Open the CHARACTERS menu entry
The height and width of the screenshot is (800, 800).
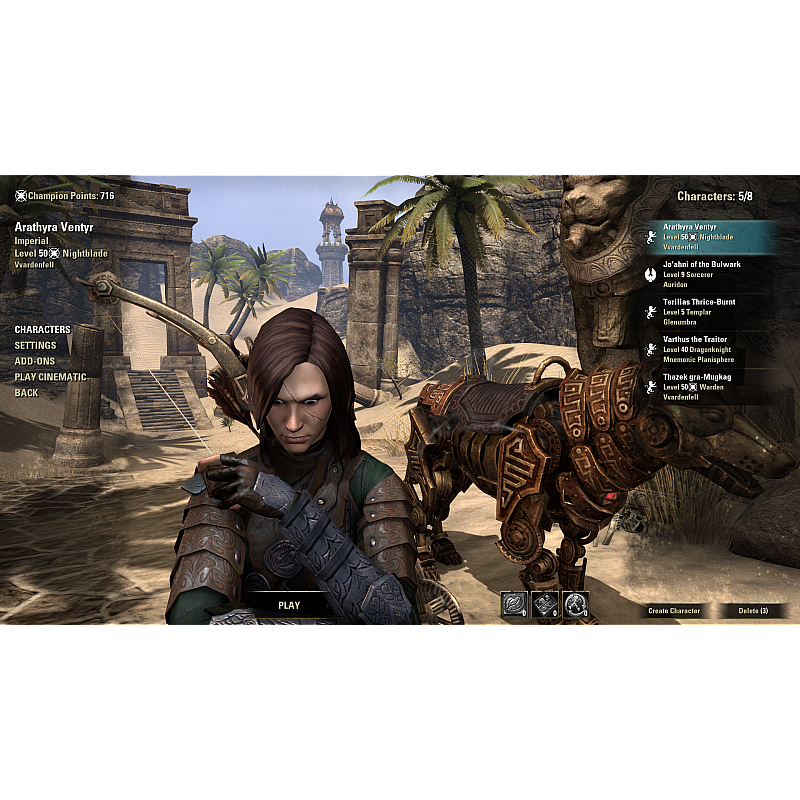coord(42,329)
